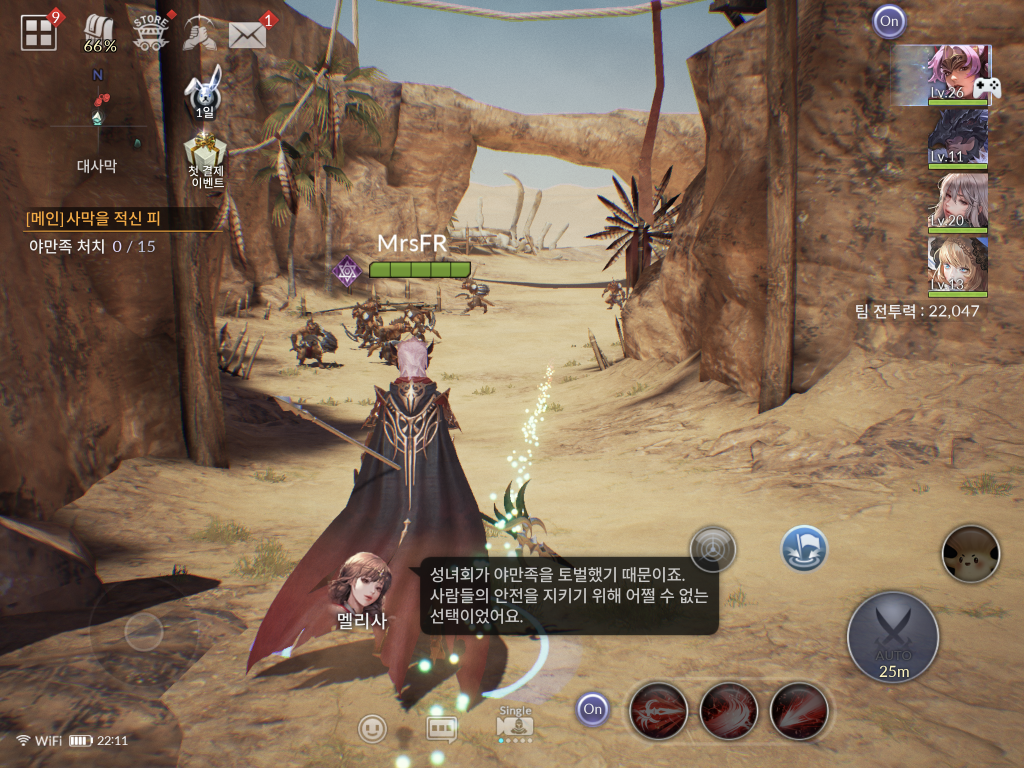This screenshot has width=1024, height=768.
Task: Open the 첫 결제 이벤트 gift box
Action: tap(206, 160)
